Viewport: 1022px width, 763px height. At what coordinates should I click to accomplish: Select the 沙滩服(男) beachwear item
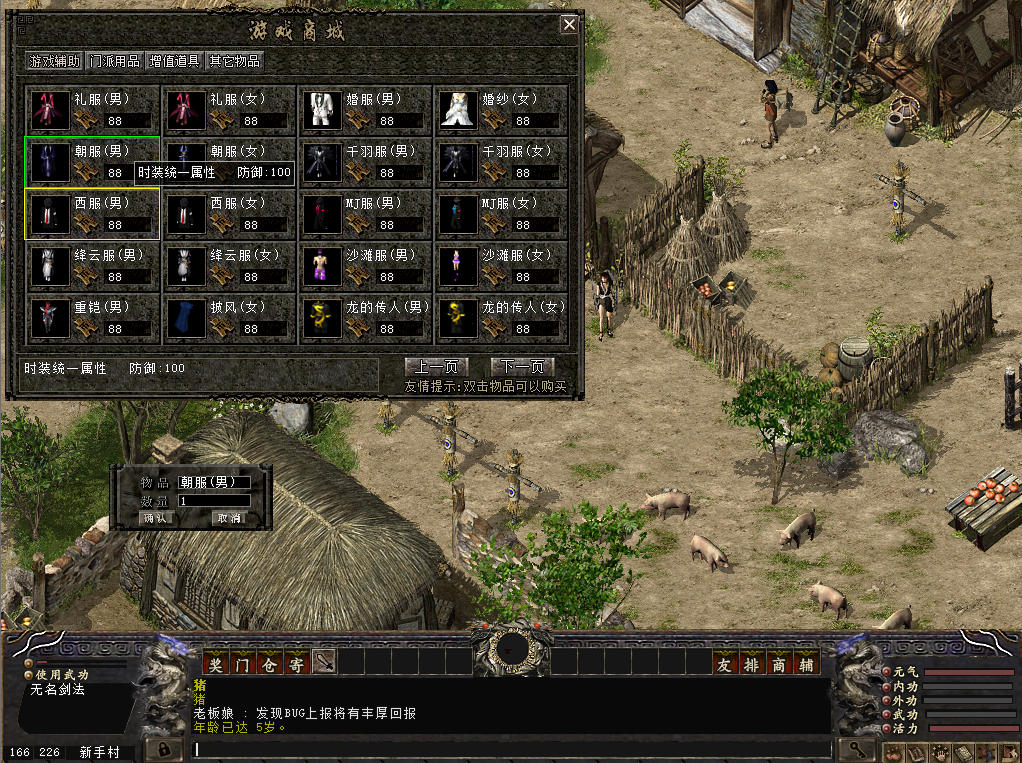coord(365,266)
